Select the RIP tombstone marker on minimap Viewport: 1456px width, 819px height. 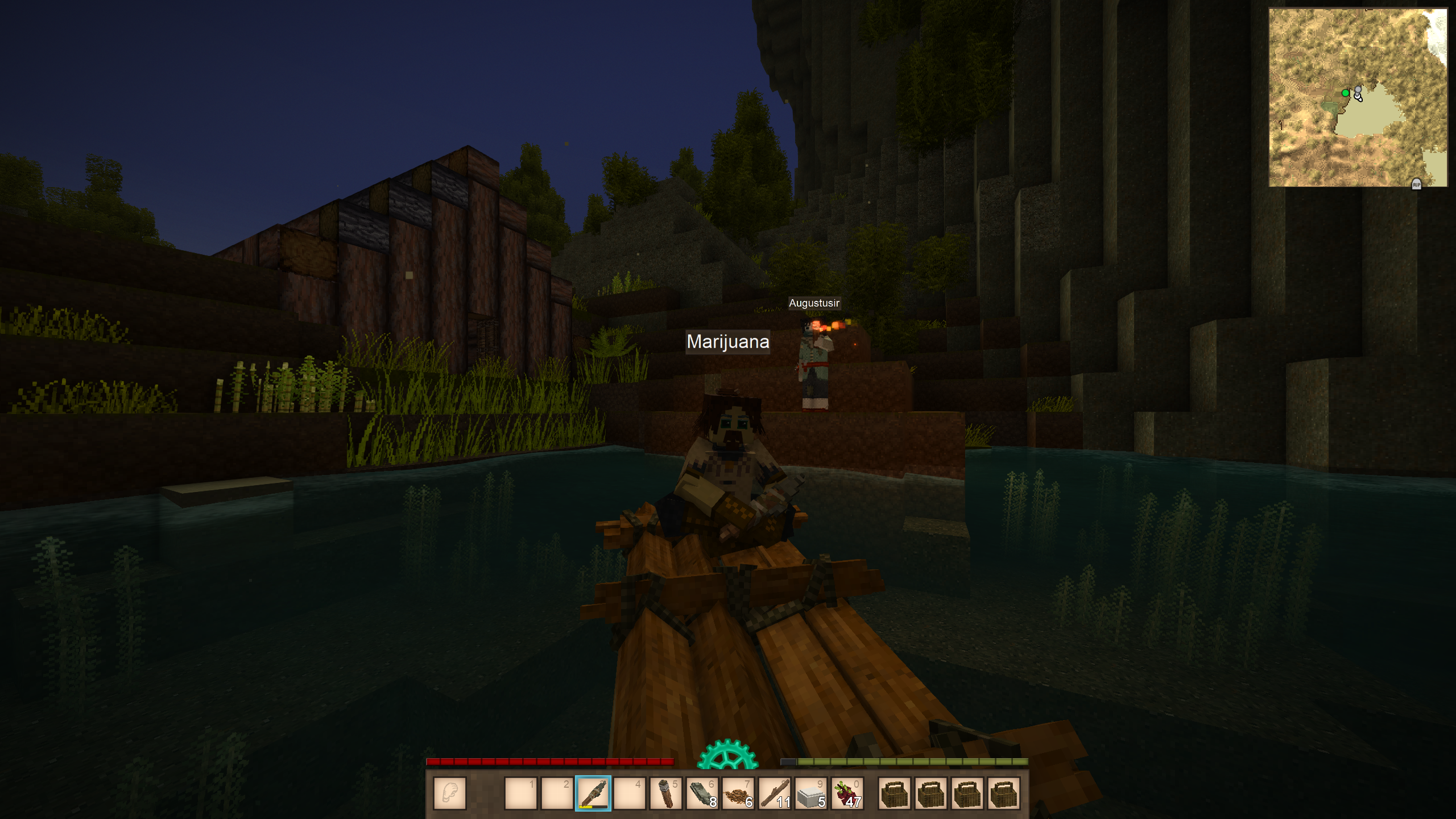(1416, 184)
